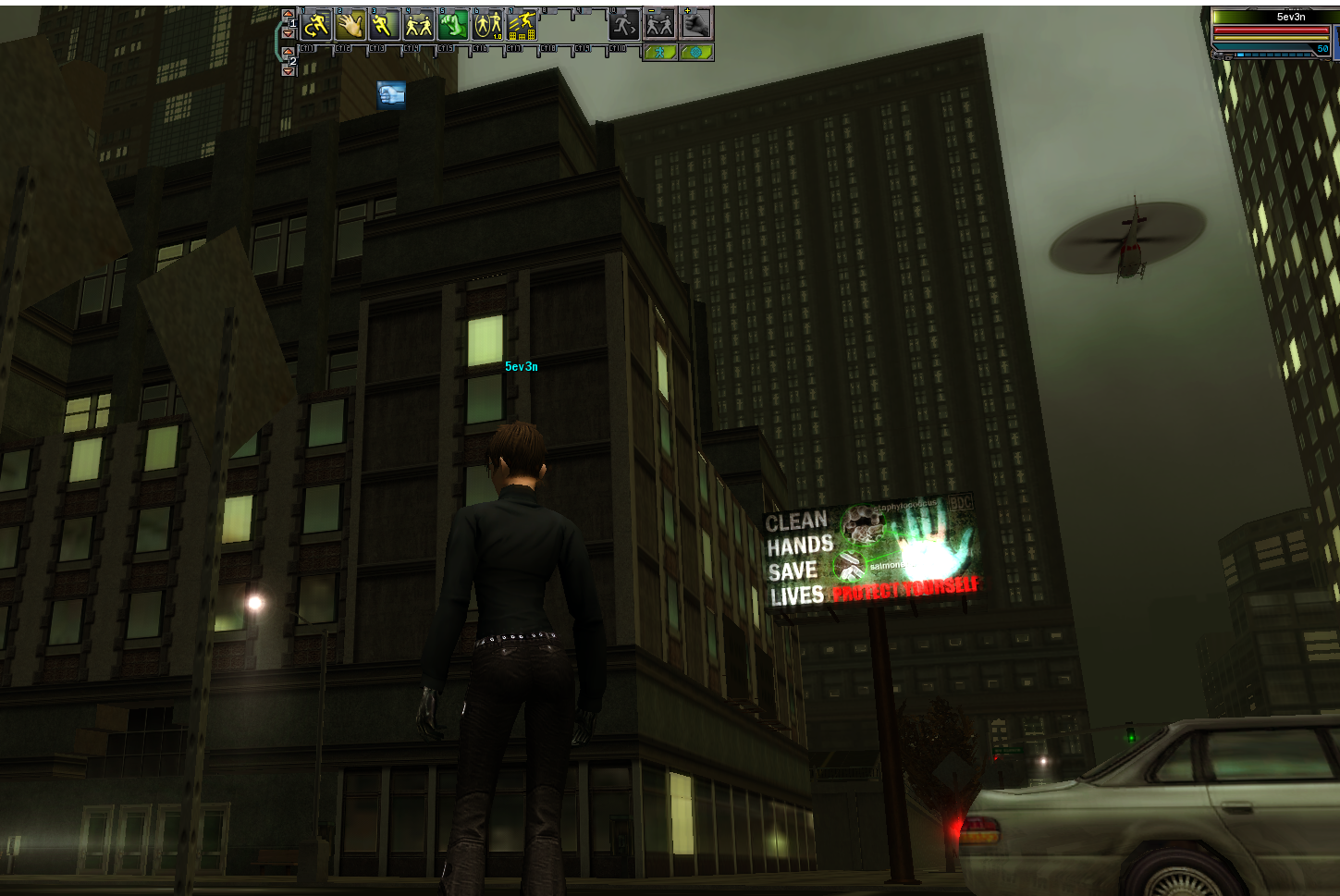The height and width of the screenshot is (896, 1340).
Task: Activate the hyper-jump over buildings ability
Action: click(x=521, y=25)
